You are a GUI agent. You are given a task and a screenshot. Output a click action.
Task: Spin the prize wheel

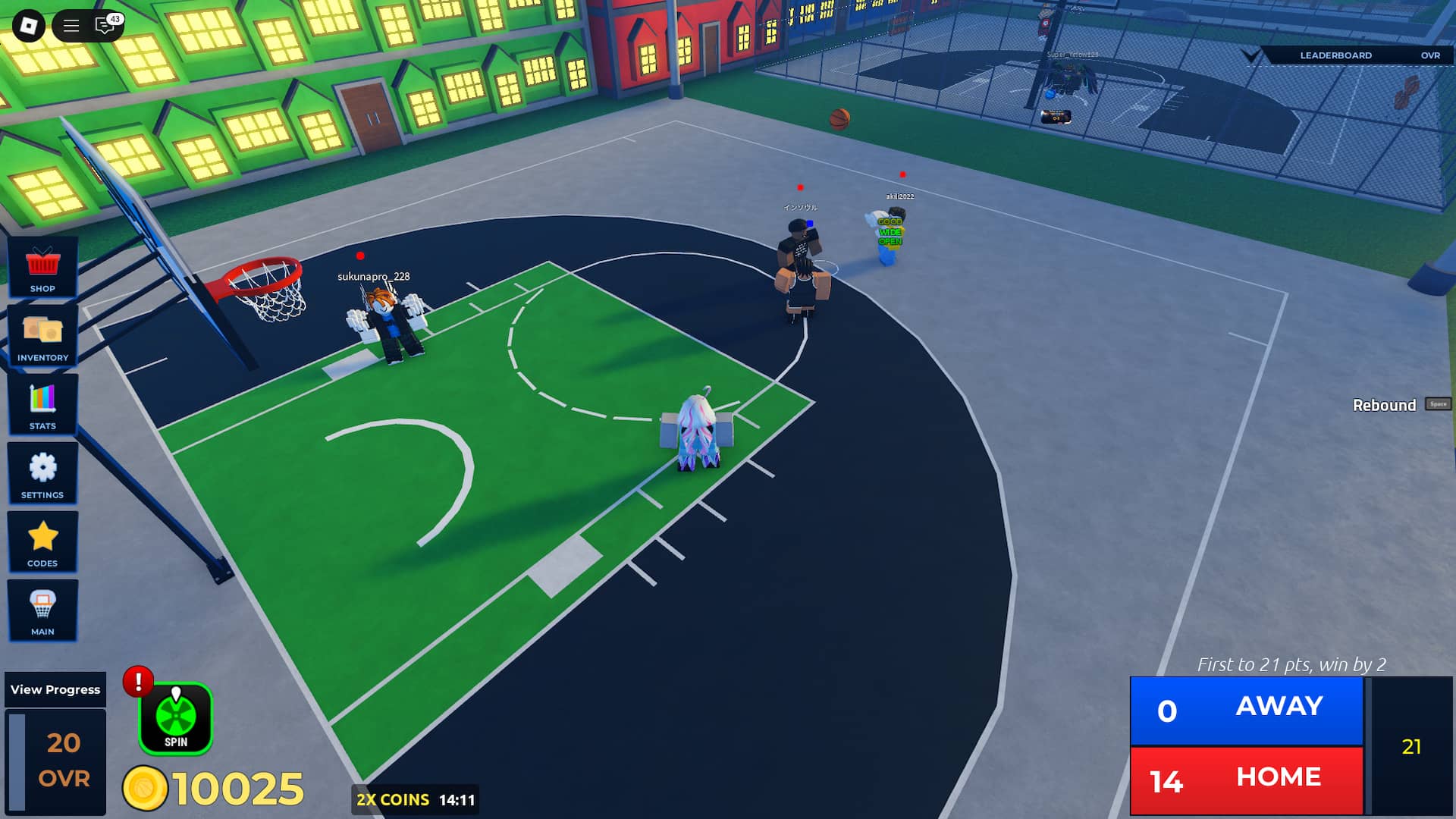(x=175, y=718)
